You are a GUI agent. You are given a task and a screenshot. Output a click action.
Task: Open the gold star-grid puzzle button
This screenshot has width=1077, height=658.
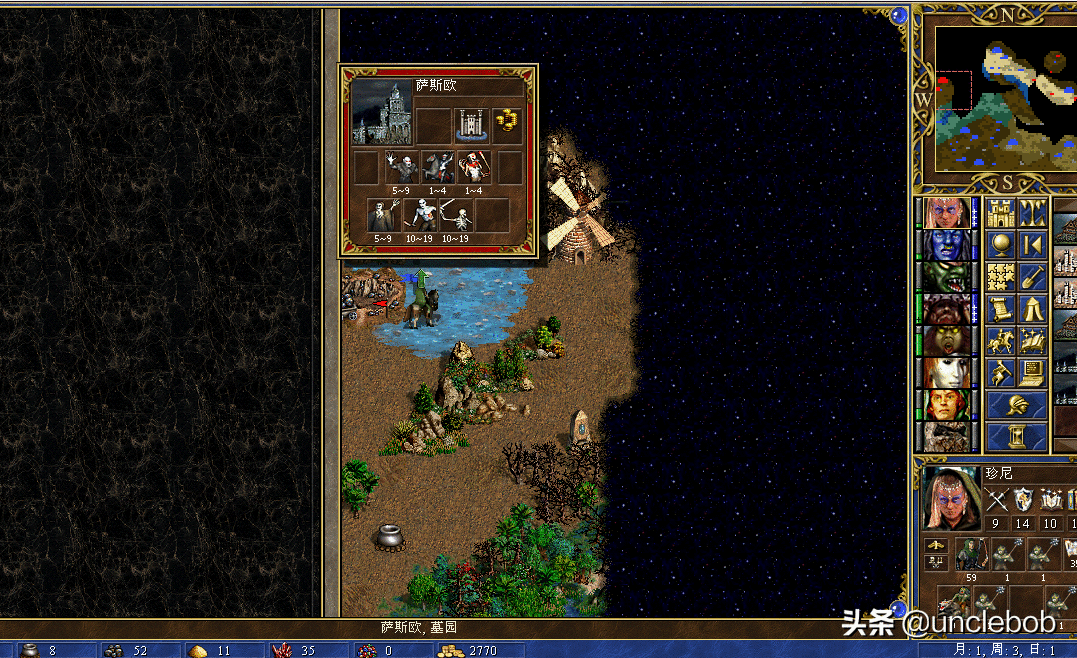(x=1001, y=277)
